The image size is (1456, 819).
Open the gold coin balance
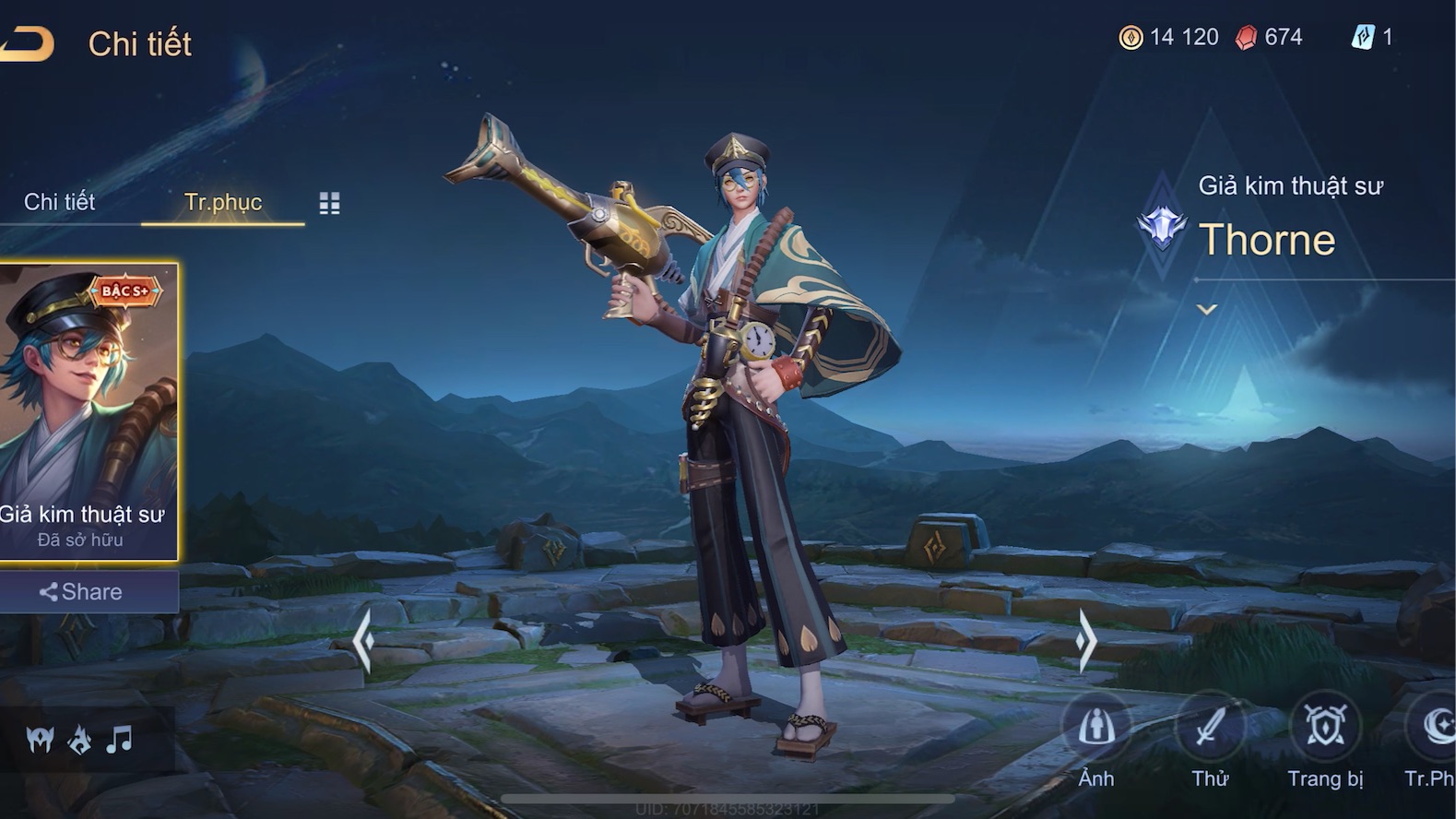1168,37
